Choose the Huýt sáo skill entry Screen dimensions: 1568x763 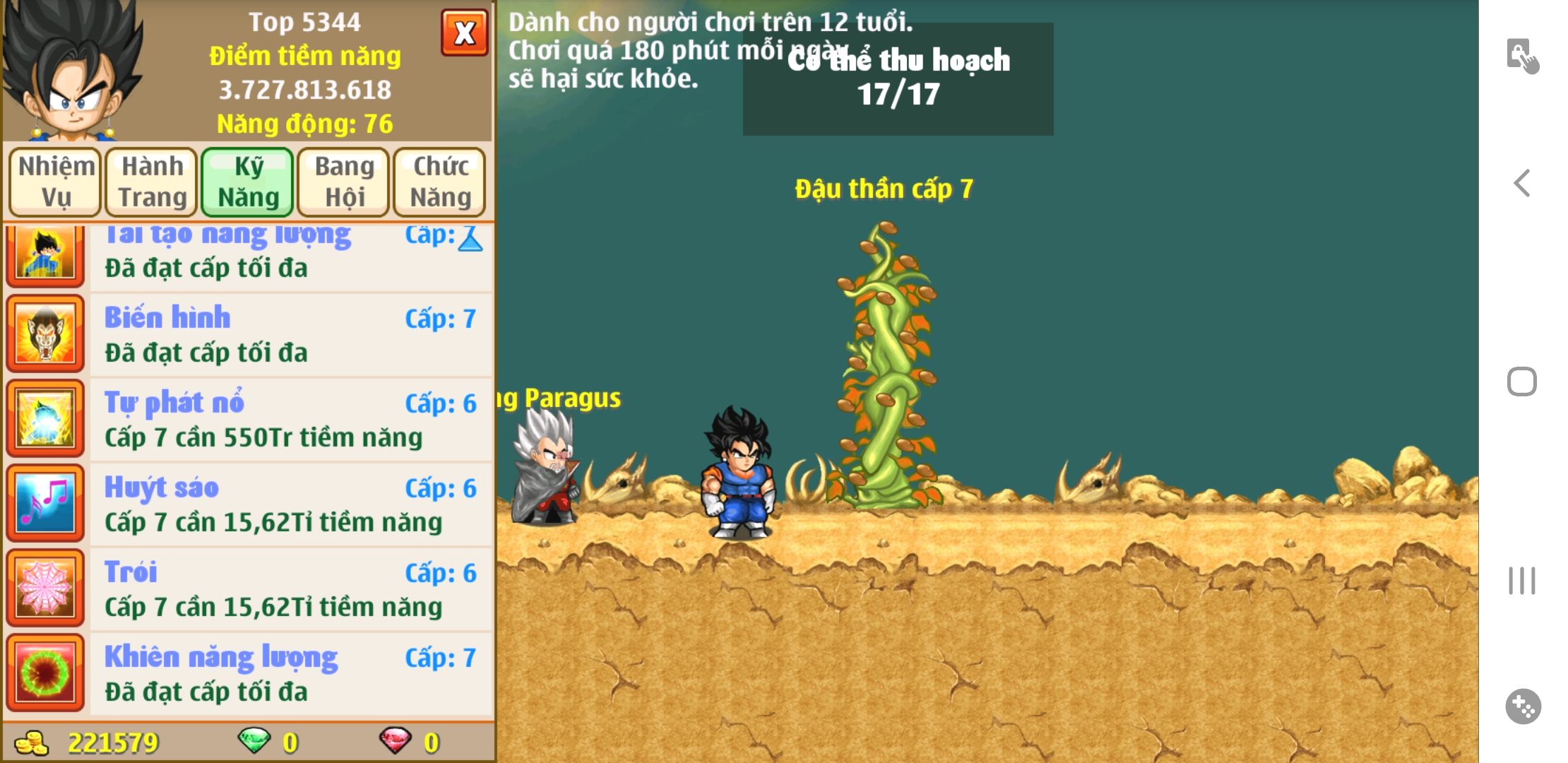tap(290, 504)
